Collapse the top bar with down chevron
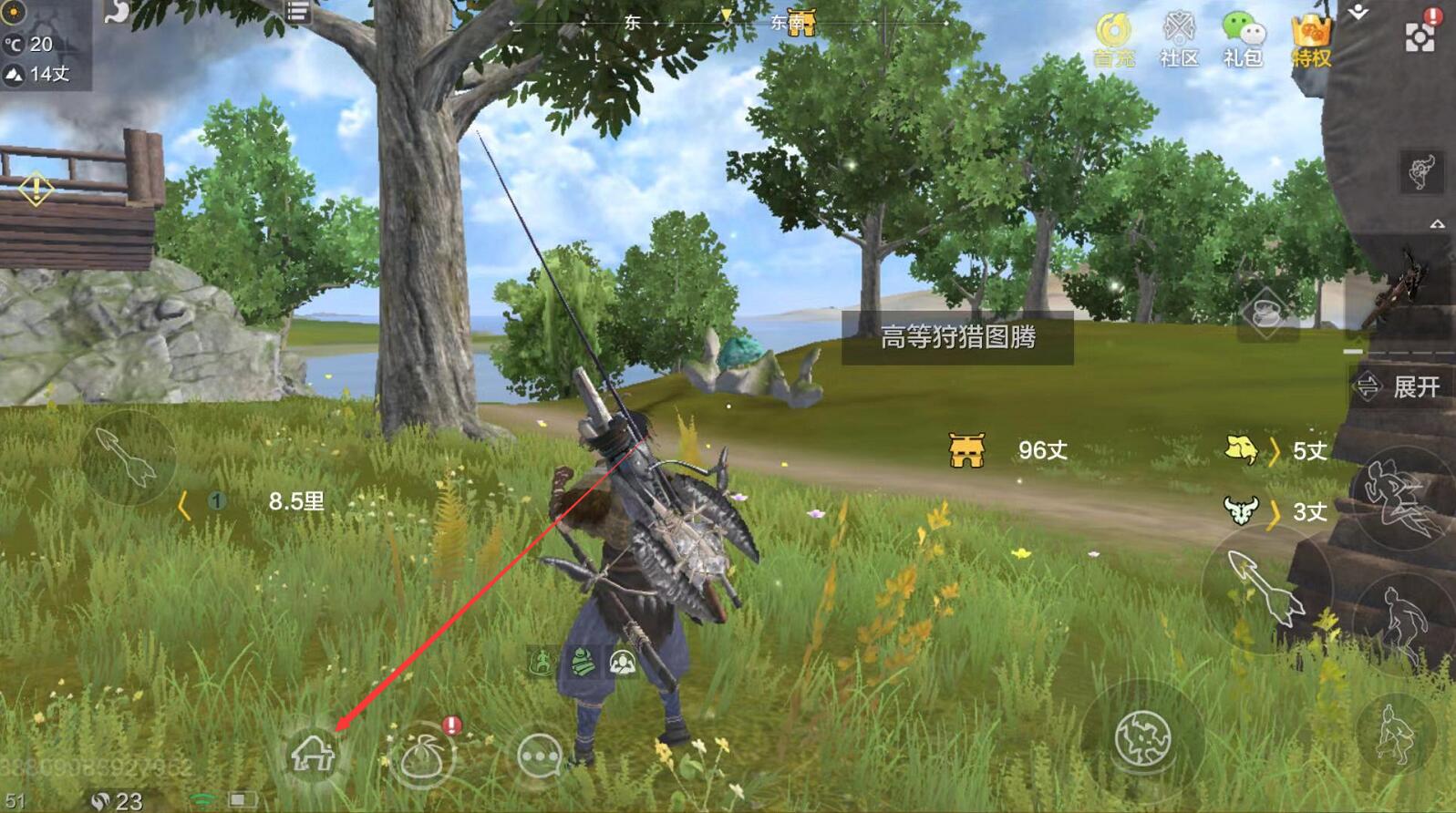1456x813 pixels. pyautogui.click(x=1358, y=13)
